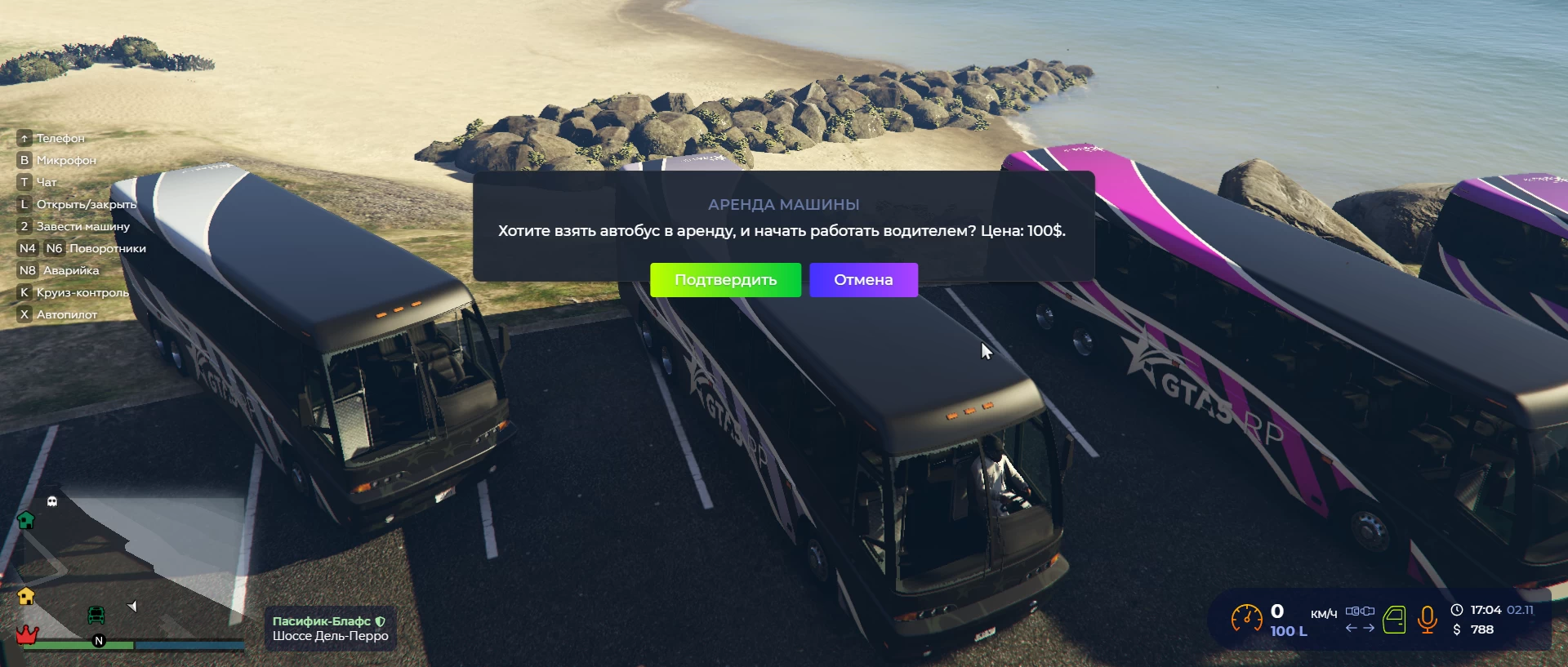Click the Пасифик-Блафс location label
Viewport: 1568px width, 667px height.
pyautogui.click(x=322, y=621)
